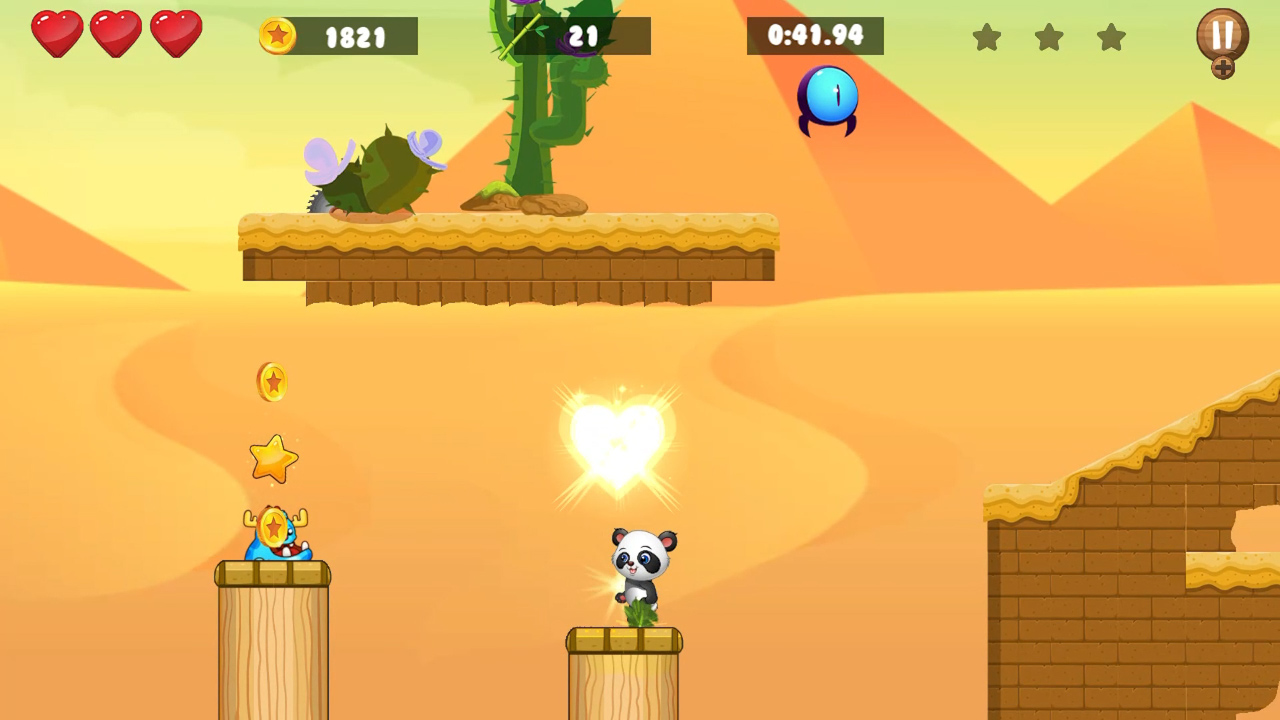Click the yellow star pickup
Screen dimensions: 1280x720
[x=273, y=459]
